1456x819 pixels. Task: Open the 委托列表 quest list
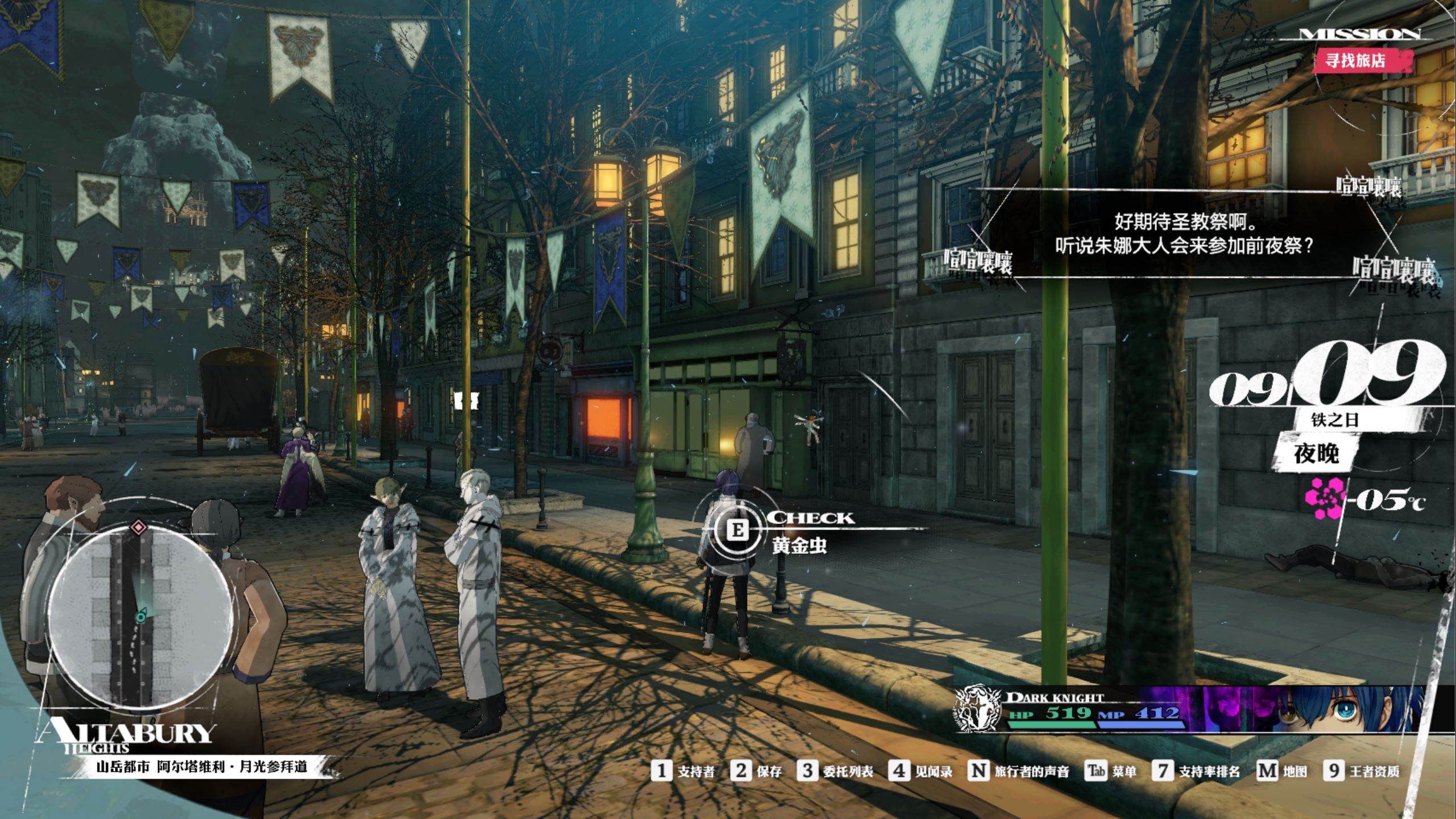point(835,771)
